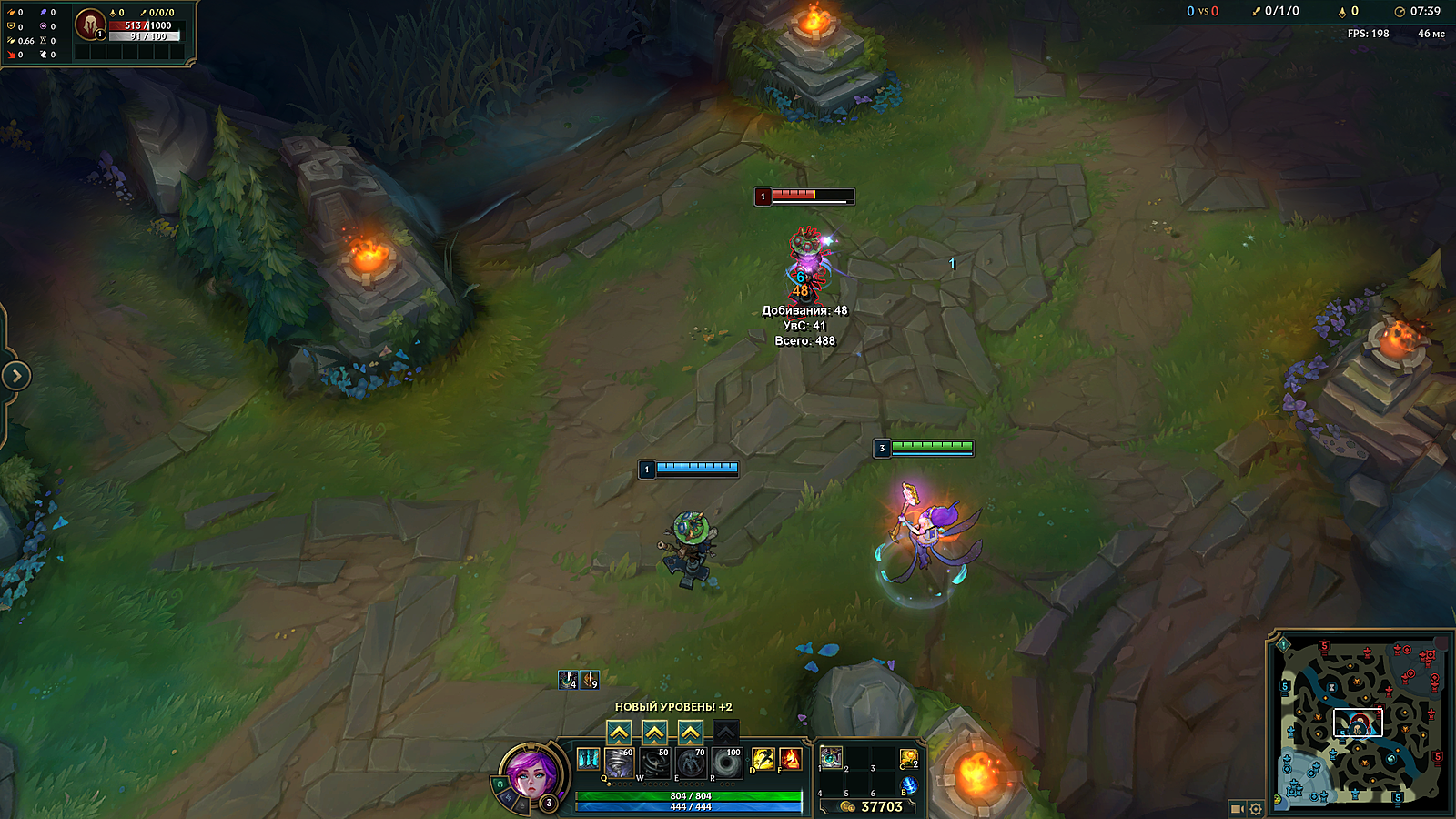Cast the Ignite summoner spell
The image size is (1456, 819).
click(x=791, y=759)
